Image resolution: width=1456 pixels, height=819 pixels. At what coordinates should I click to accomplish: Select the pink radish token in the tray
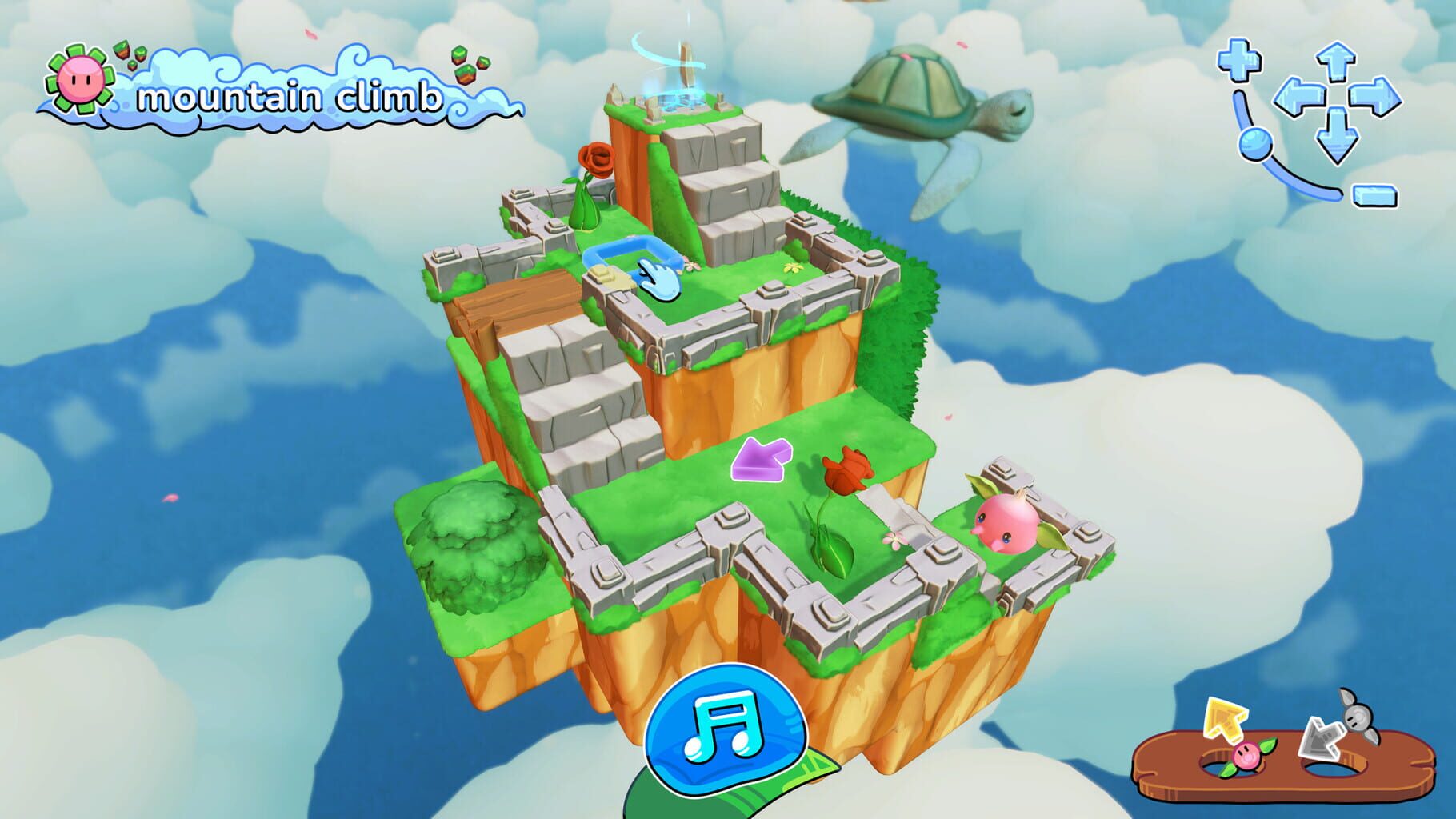pos(1248,758)
